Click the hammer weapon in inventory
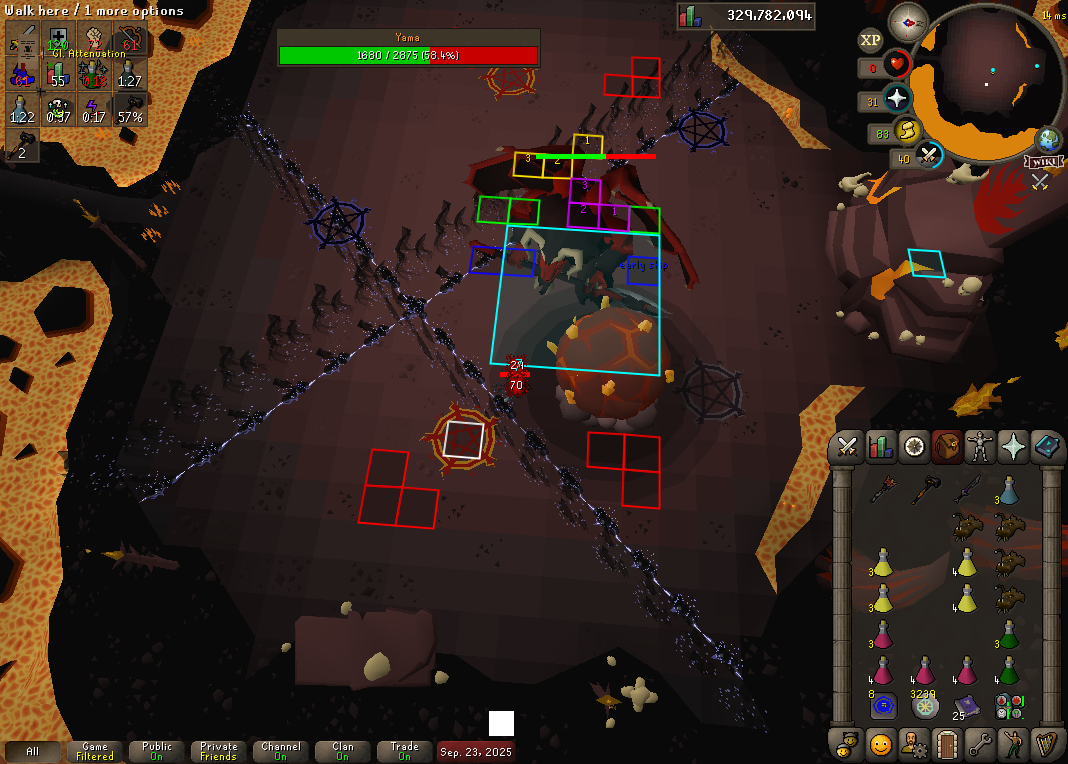Screen dimensions: 1068x764 click(924, 490)
